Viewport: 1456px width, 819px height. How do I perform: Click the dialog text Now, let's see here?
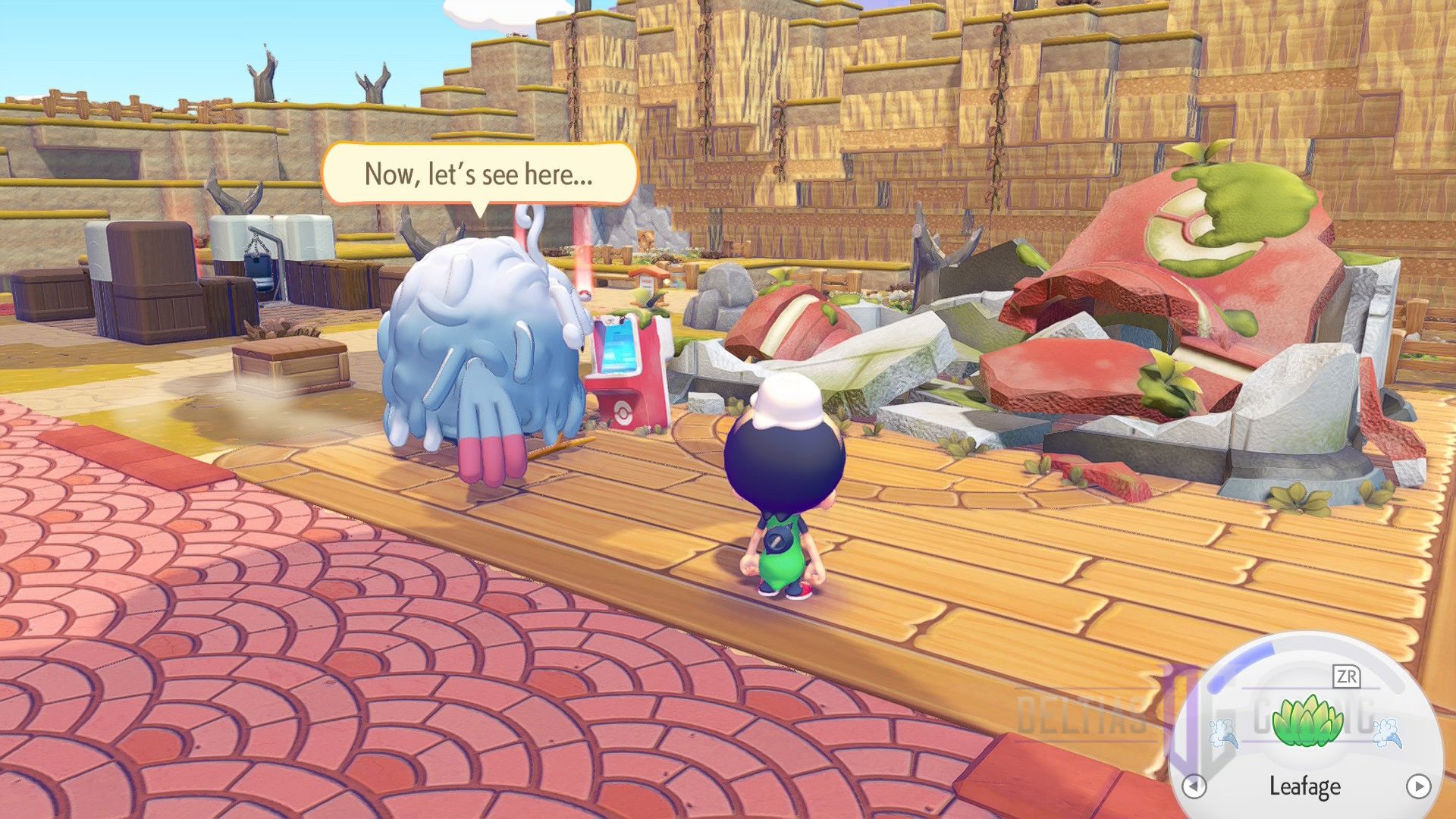(x=482, y=176)
